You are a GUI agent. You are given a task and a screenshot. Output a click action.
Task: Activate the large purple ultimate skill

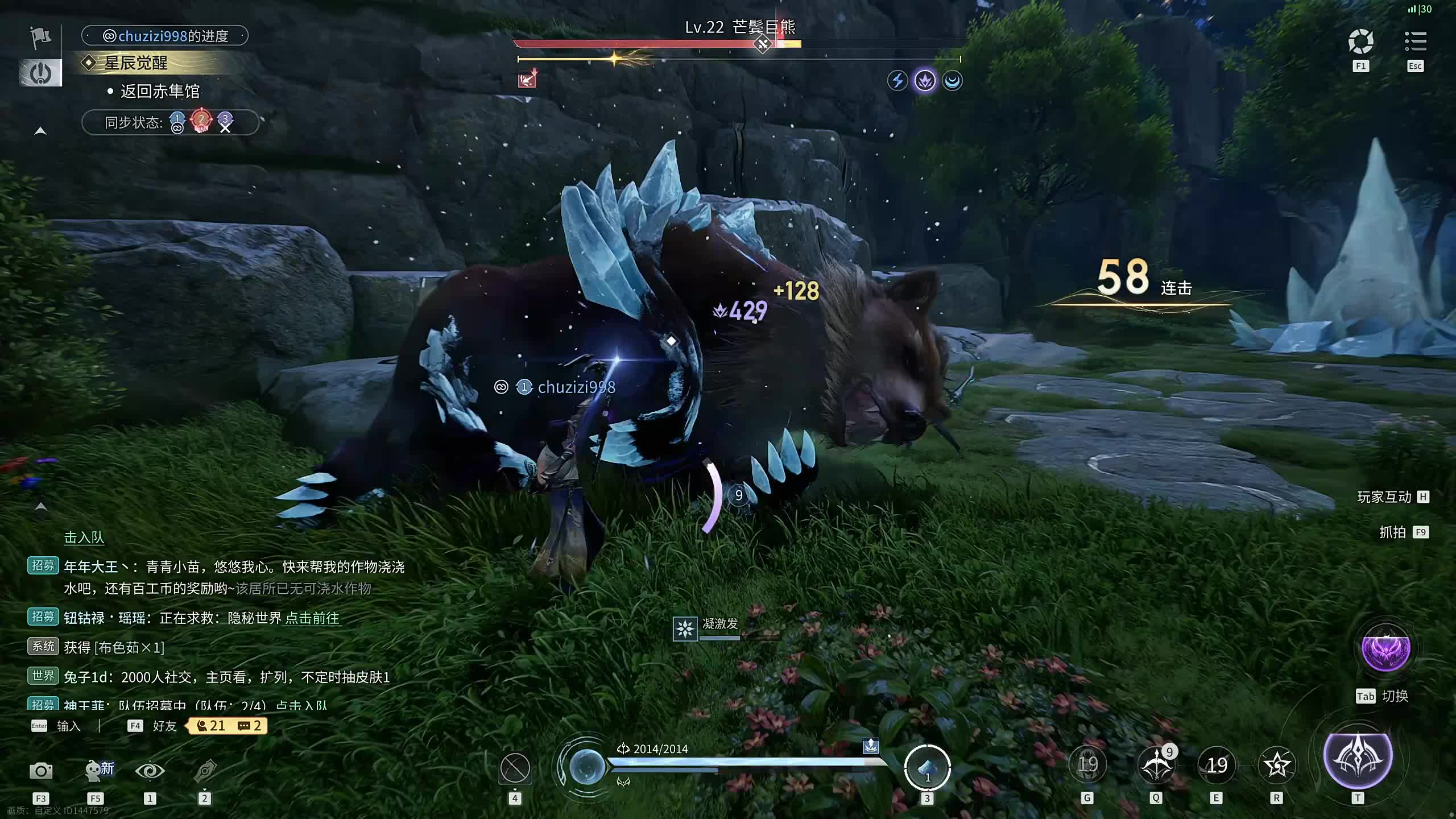click(1358, 756)
